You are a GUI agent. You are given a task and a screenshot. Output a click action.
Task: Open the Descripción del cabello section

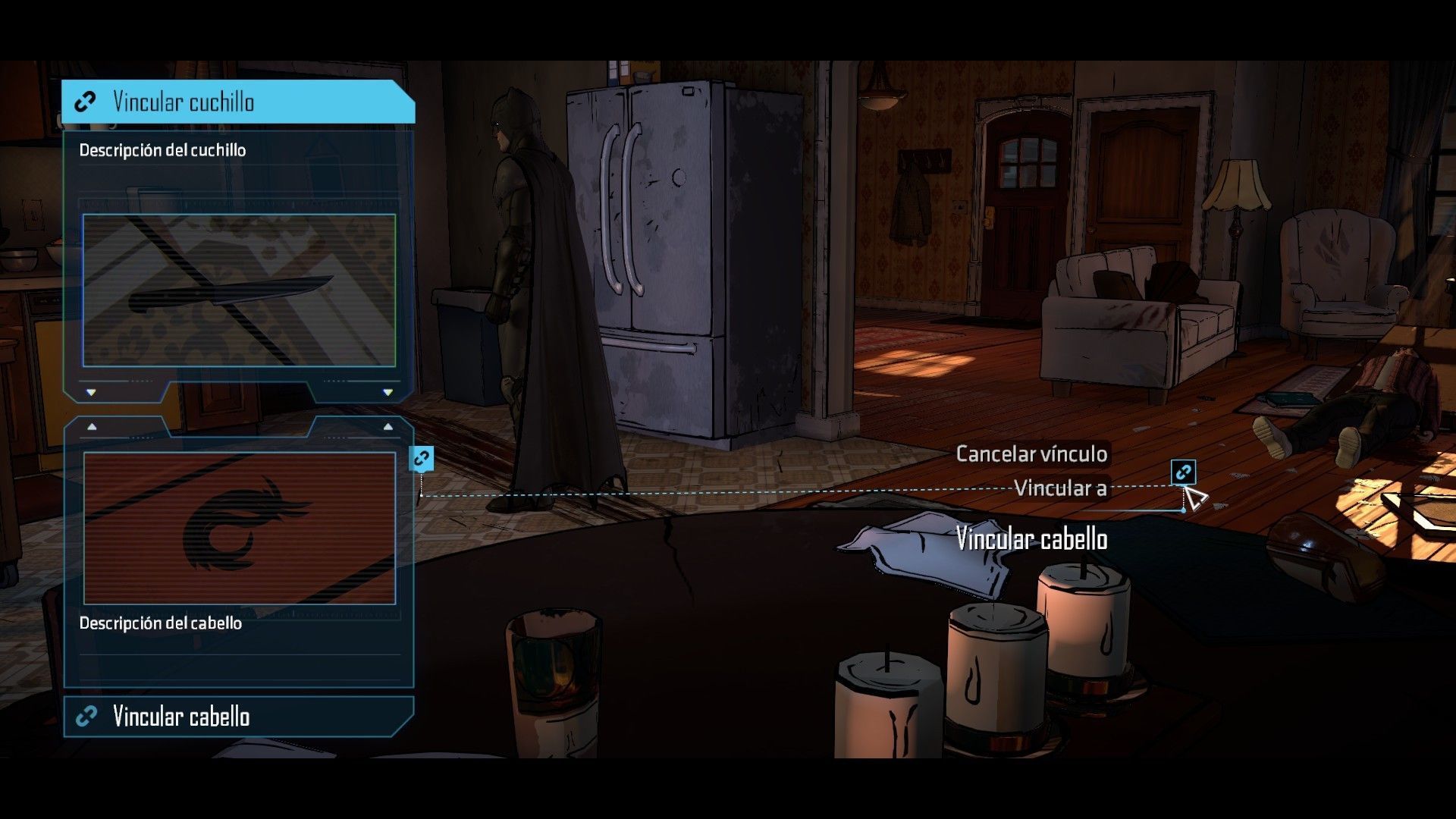[x=160, y=623]
